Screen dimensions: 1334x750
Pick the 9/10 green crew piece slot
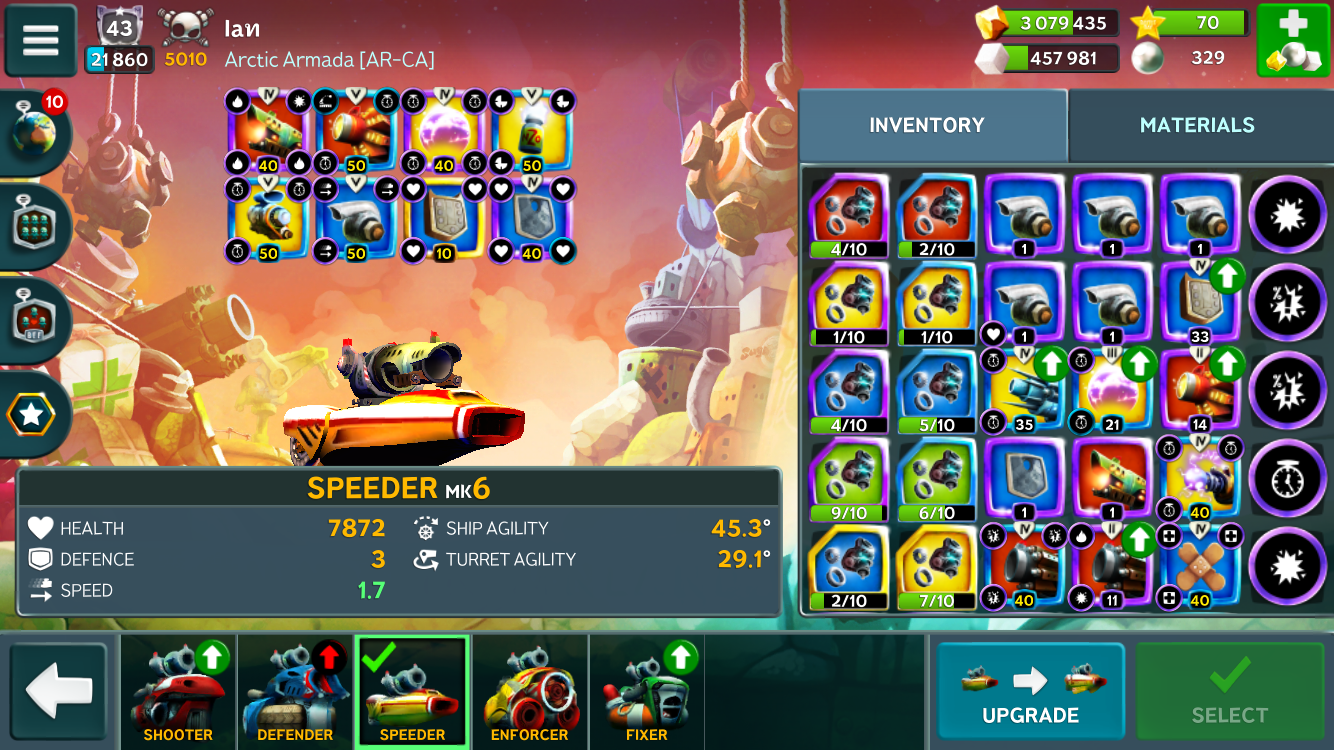click(849, 478)
